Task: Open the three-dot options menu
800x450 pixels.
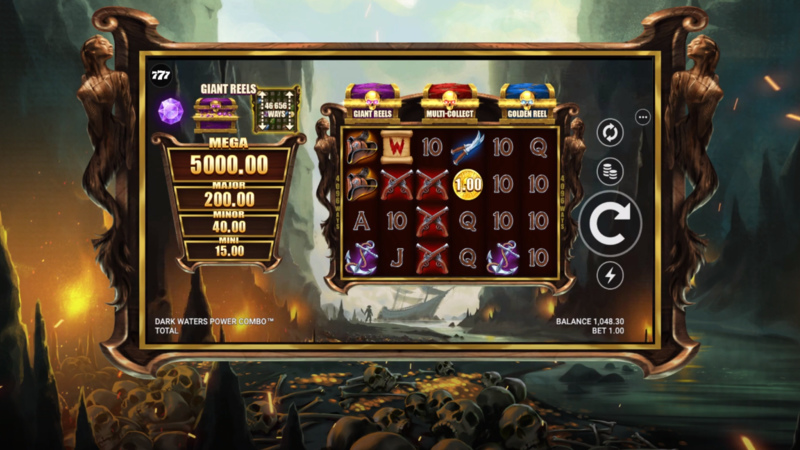Action: tap(643, 117)
